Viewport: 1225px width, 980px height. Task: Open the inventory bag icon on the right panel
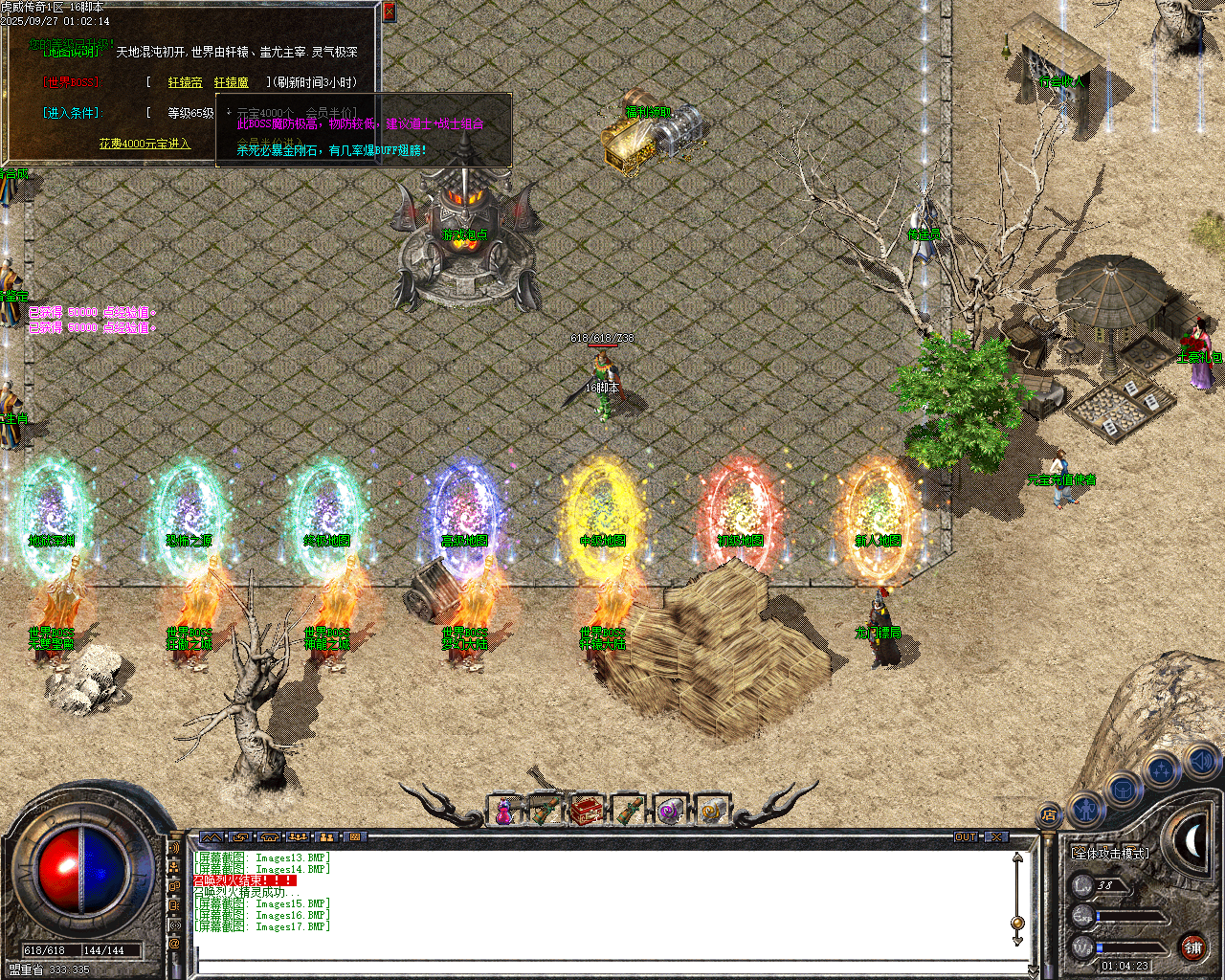1123,790
